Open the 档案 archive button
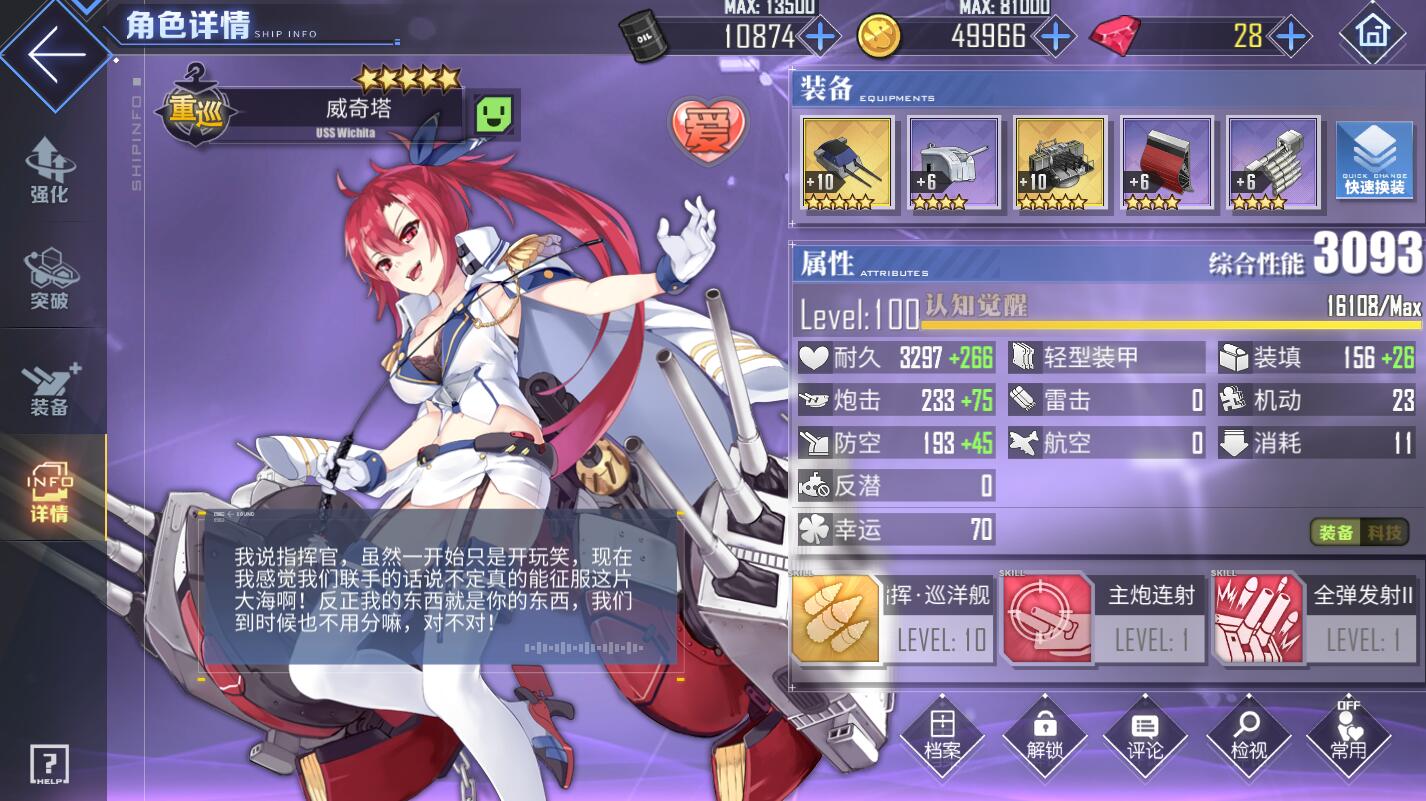 click(x=942, y=737)
